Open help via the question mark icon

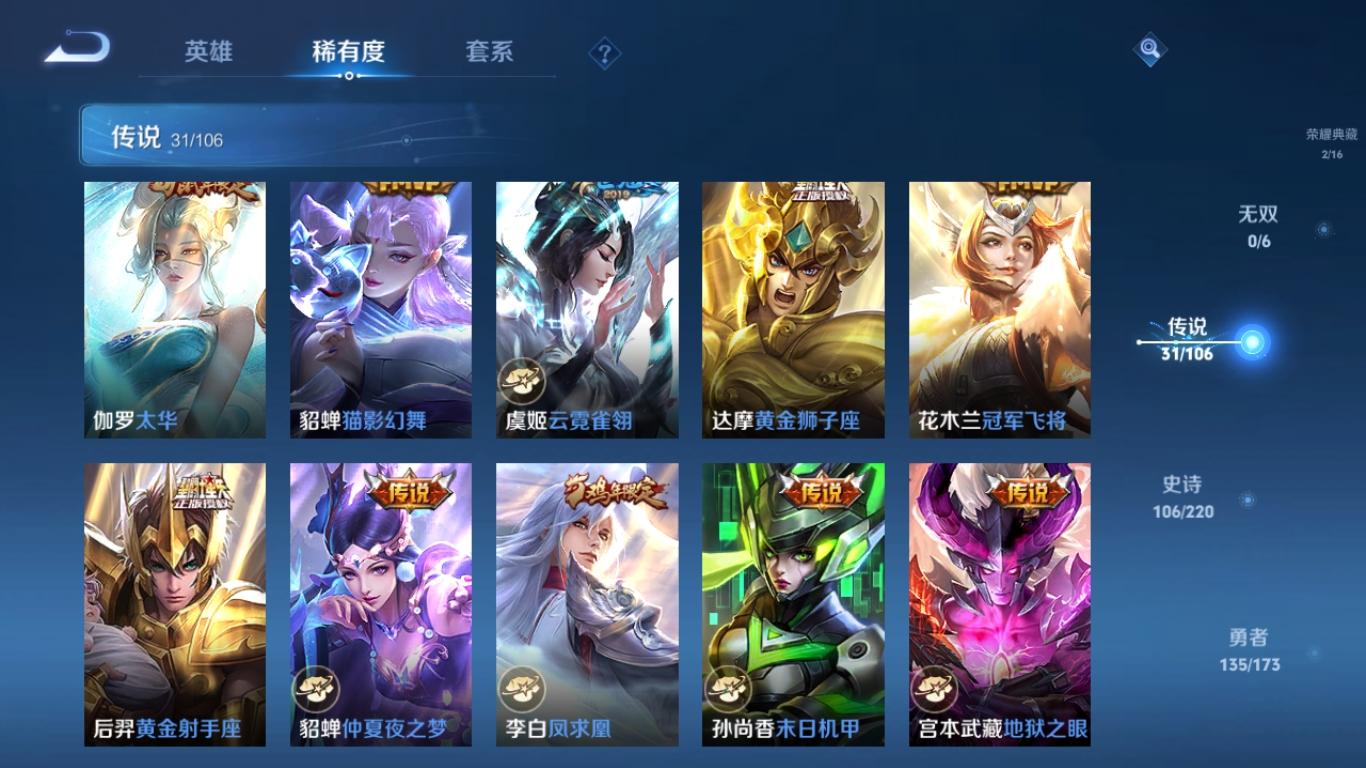(x=606, y=51)
